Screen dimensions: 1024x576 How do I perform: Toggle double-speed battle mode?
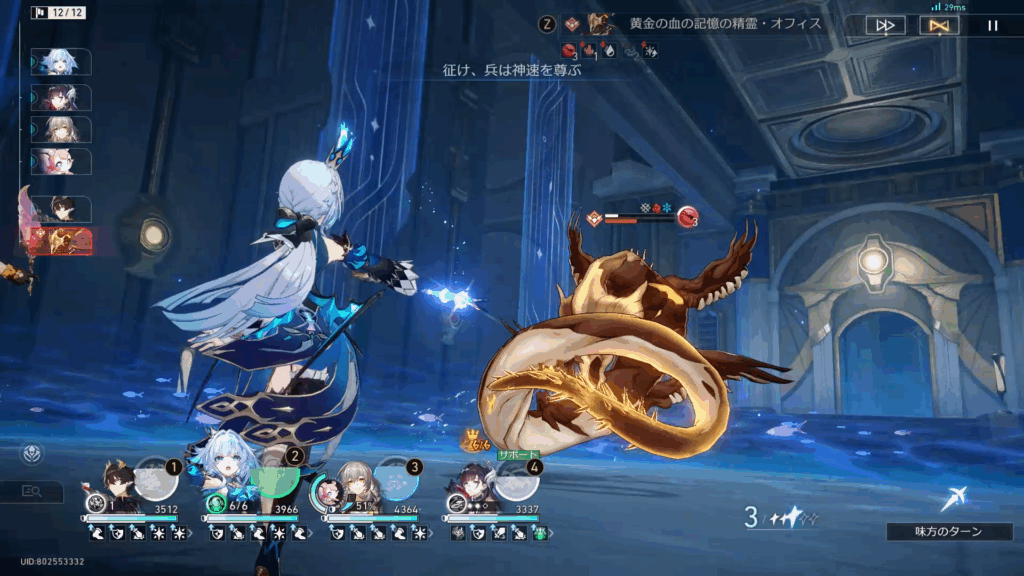tap(885, 25)
